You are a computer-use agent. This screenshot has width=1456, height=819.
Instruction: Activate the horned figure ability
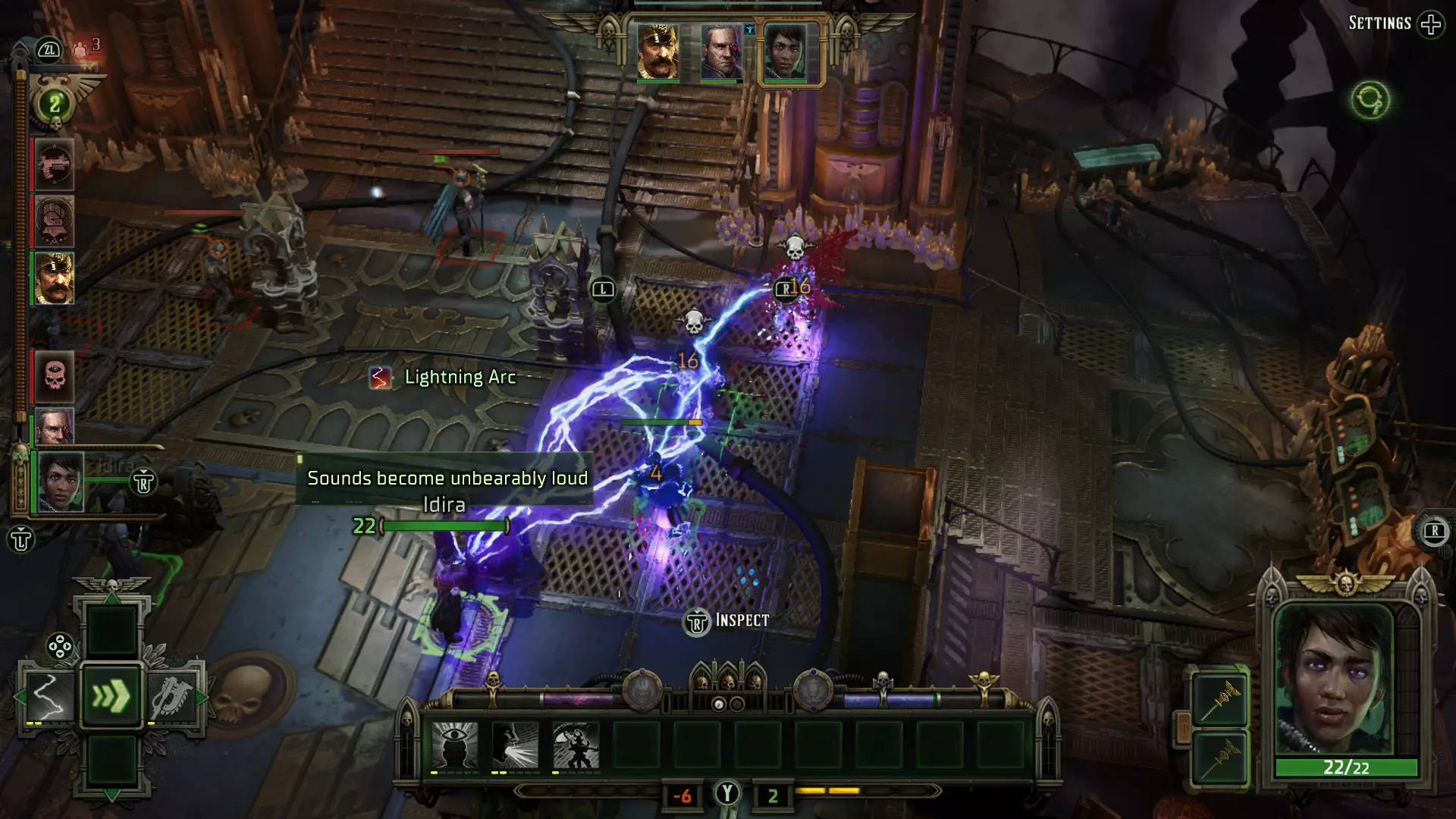tap(576, 745)
